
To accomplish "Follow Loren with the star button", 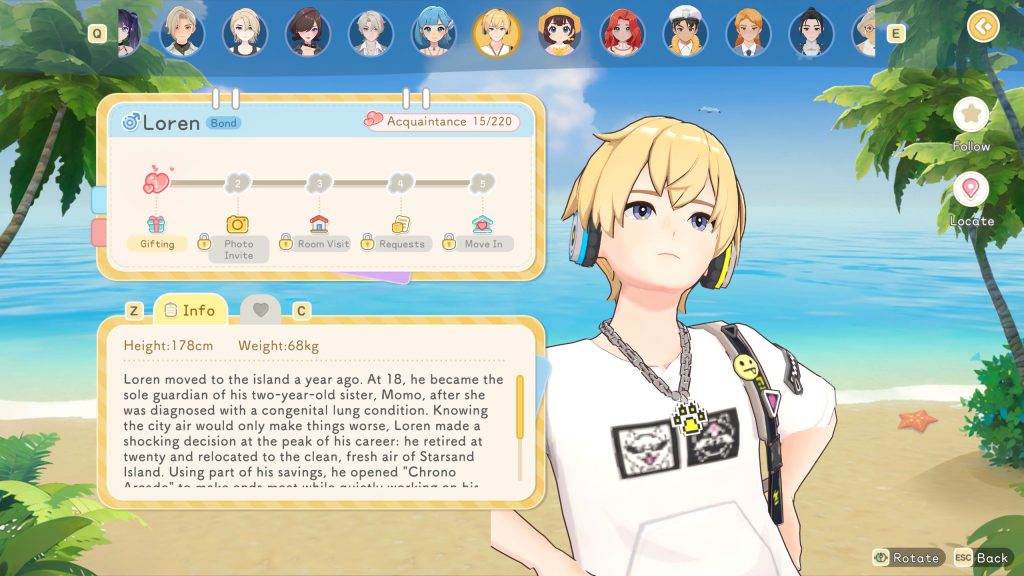I will click(970, 115).
